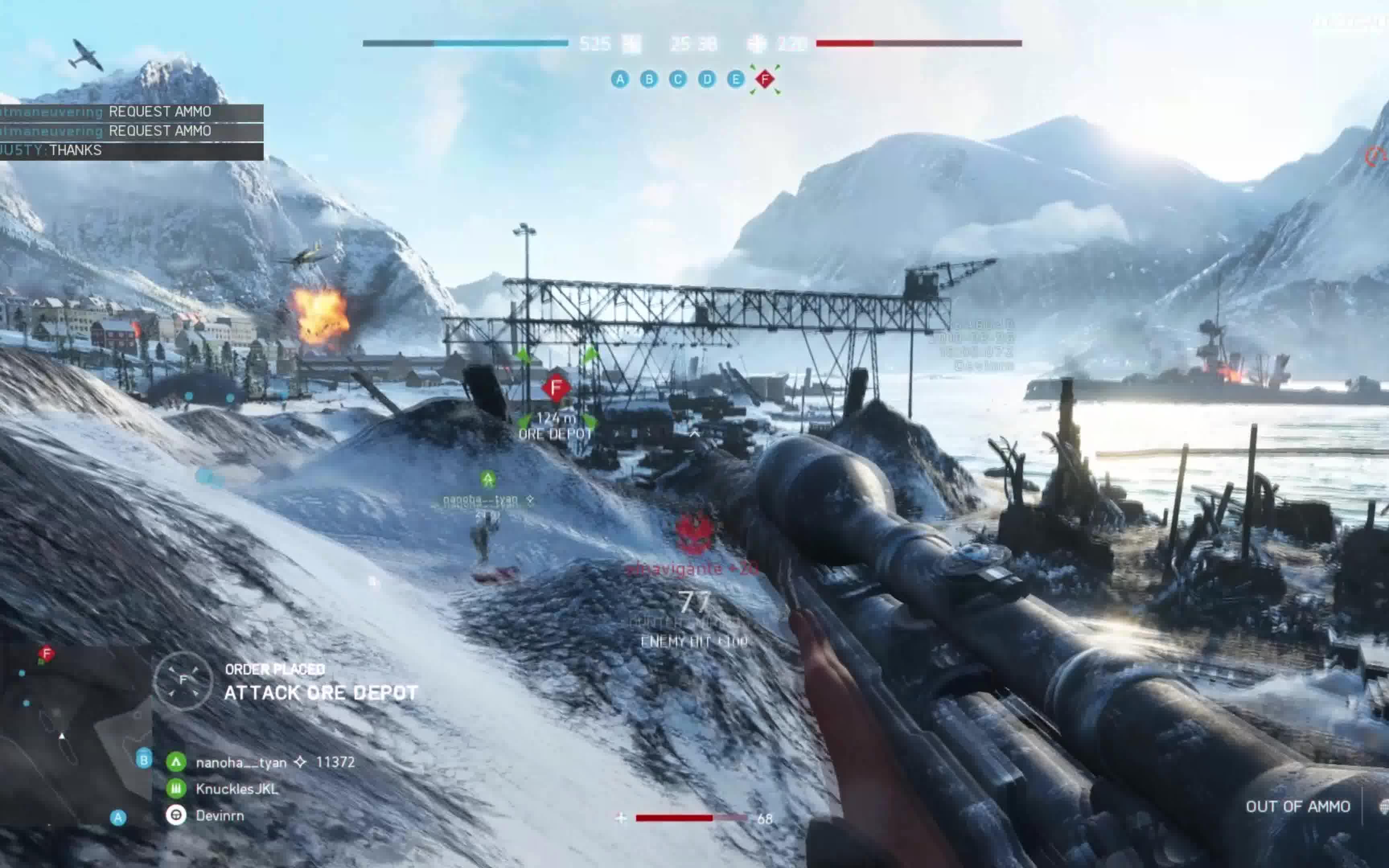Select squadmate KnucklesJKL in squad list
Image resolution: width=1389 pixels, height=868 pixels.
(x=236, y=789)
